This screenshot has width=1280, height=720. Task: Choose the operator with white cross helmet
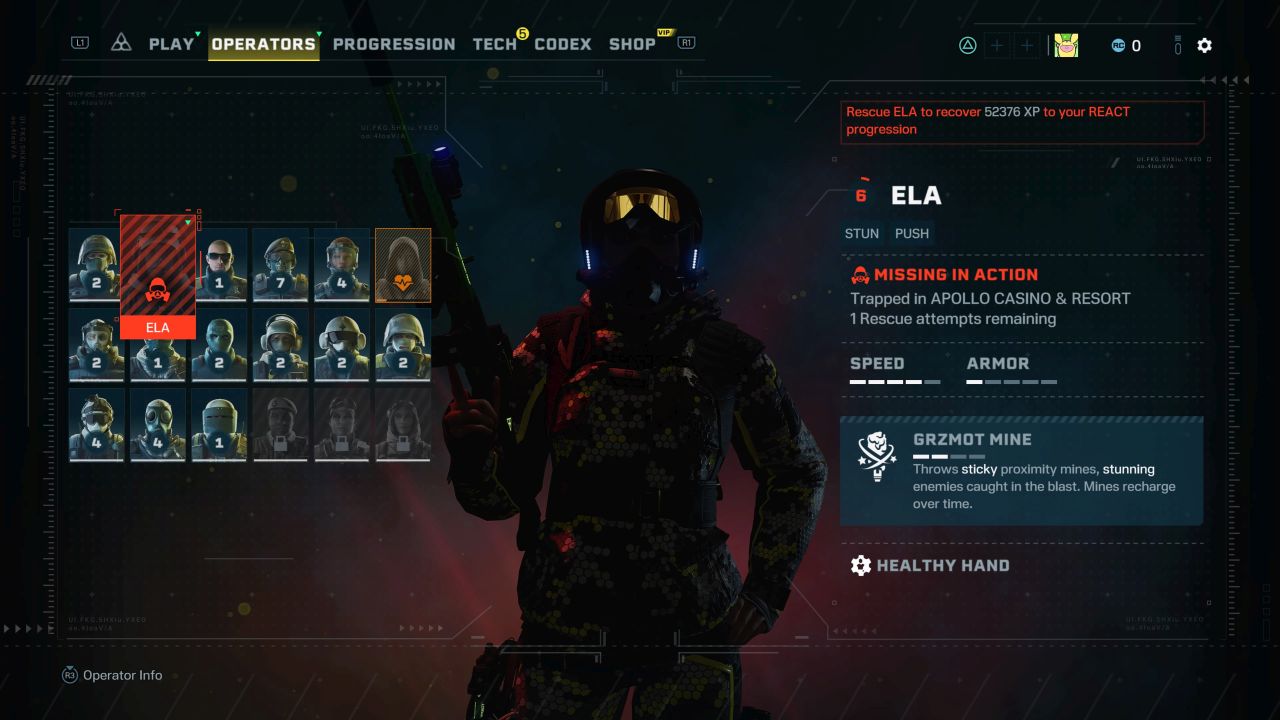342,344
